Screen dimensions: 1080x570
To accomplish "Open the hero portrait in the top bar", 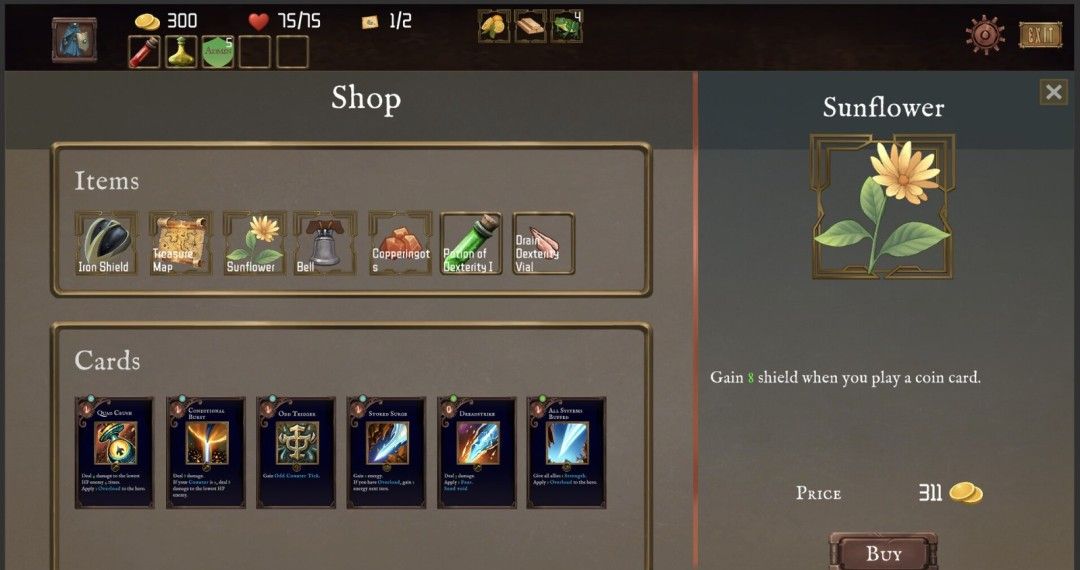I will [x=74, y=40].
